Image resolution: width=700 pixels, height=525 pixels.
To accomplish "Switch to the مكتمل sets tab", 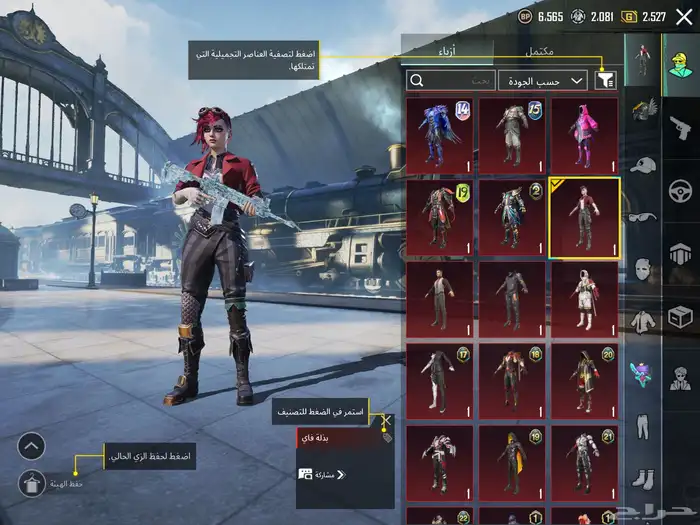I will 539,51.
